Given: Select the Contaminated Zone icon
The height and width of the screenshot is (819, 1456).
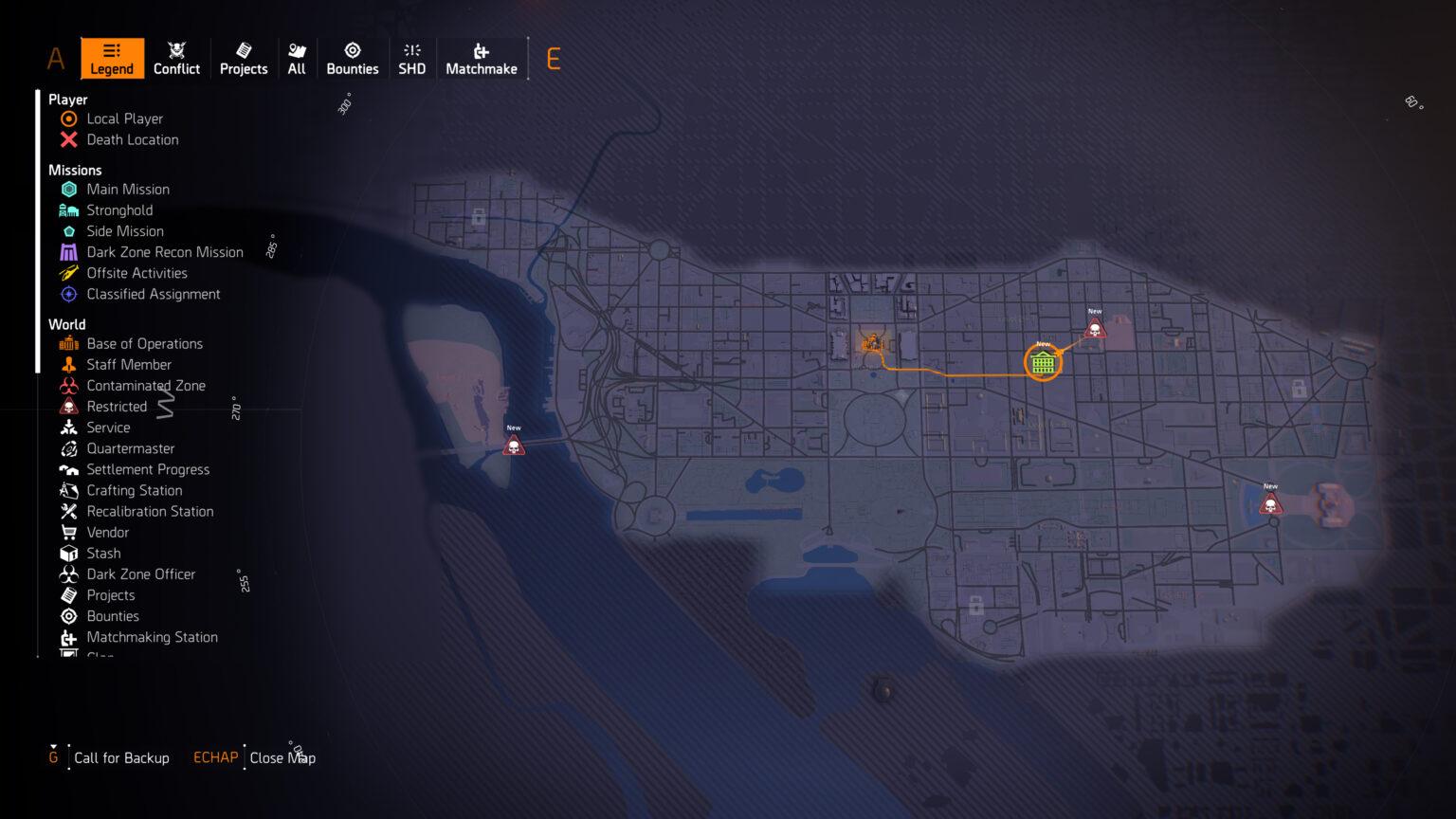Looking at the screenshot, I should coord(68,385).
